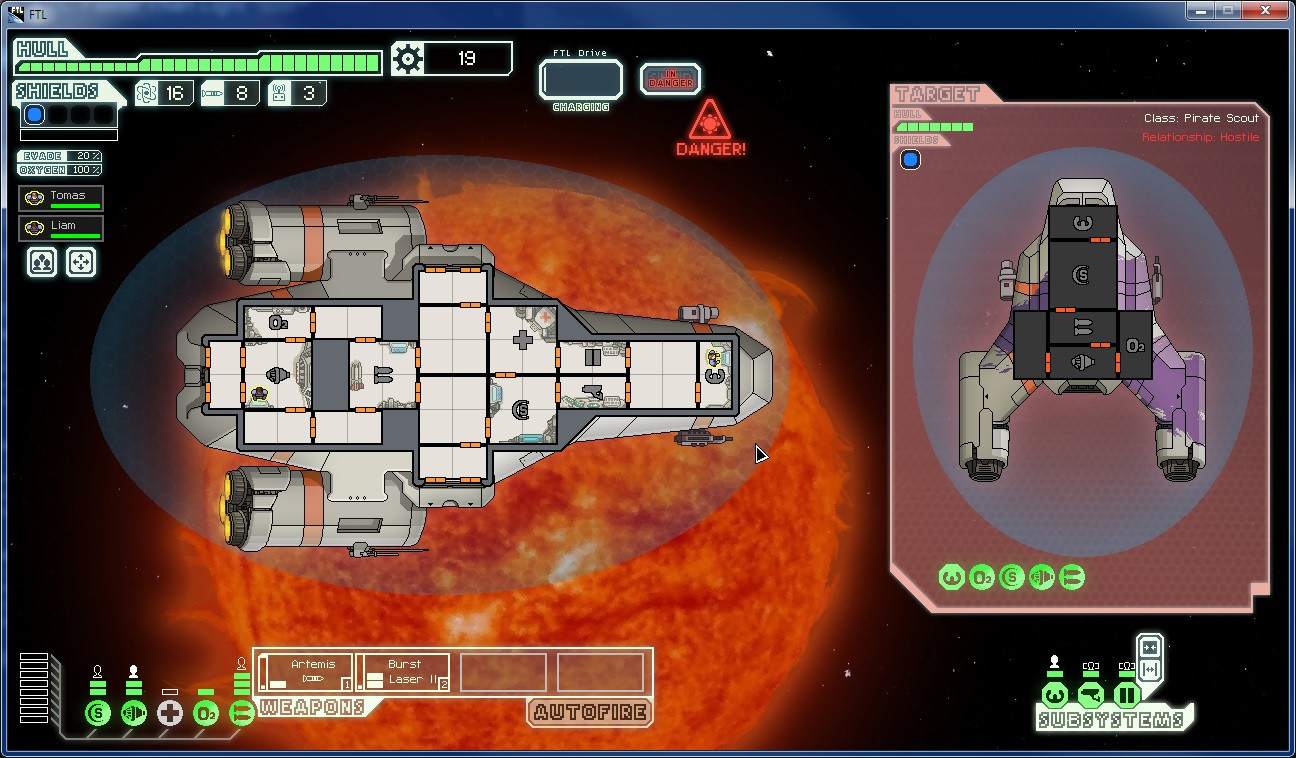Image resolution: width=1296 pixels, height=758 pixels.
Task: Click the door control subsystem icon
Action: click(1127, 694)
